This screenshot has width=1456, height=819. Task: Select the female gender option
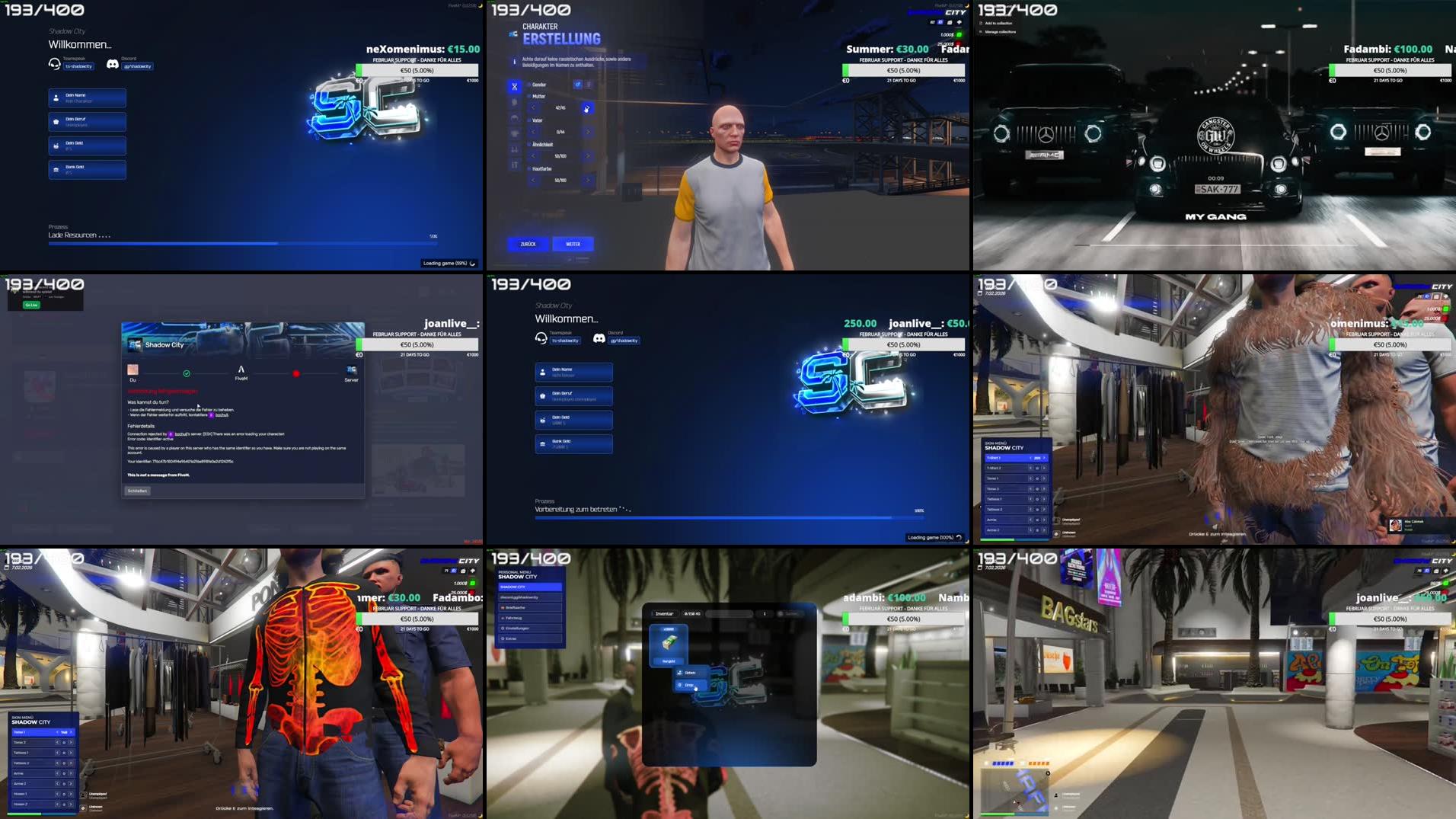(588, 84)
